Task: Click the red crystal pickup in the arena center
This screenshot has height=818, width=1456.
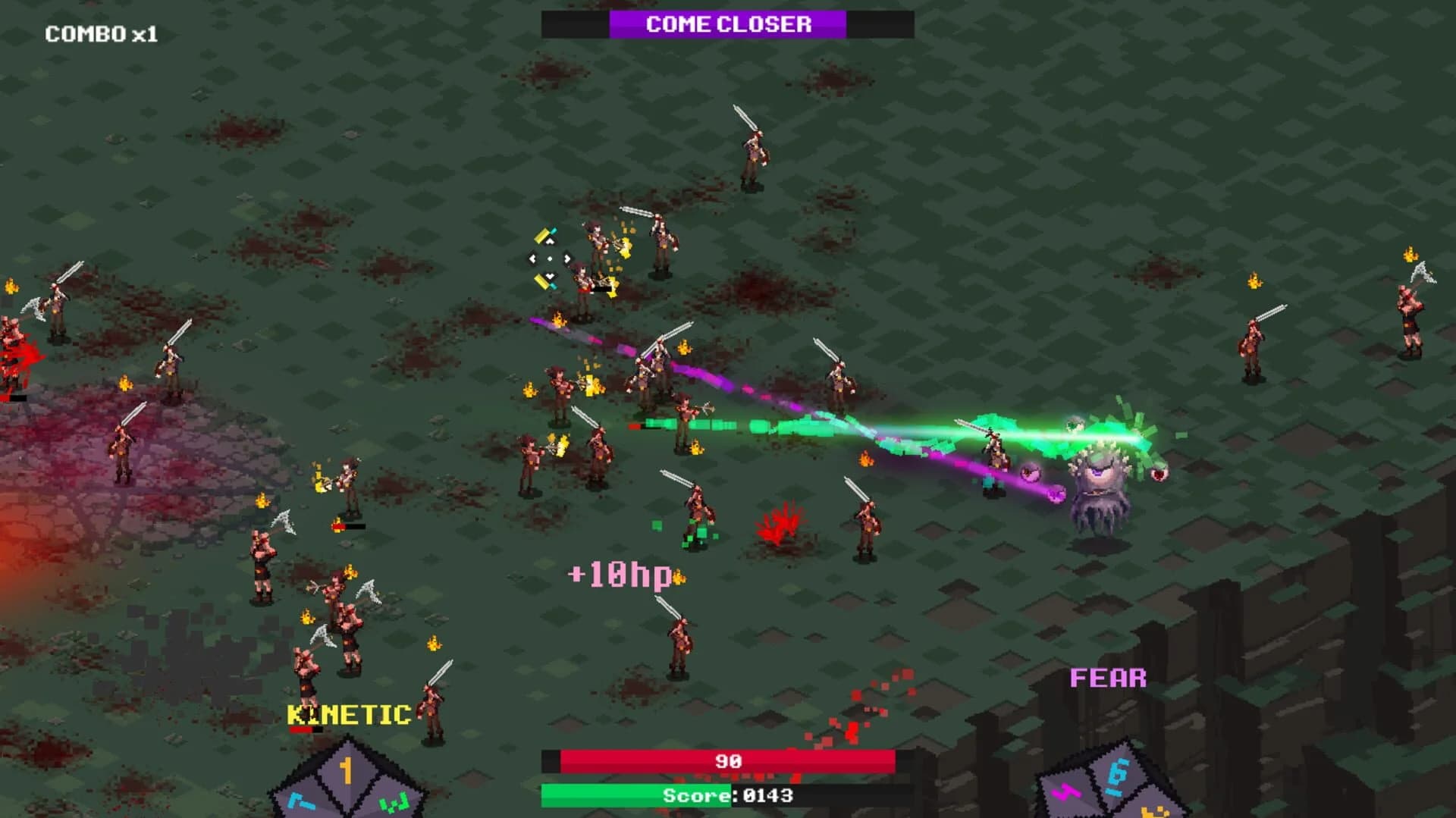Action: tap(781, 524)
